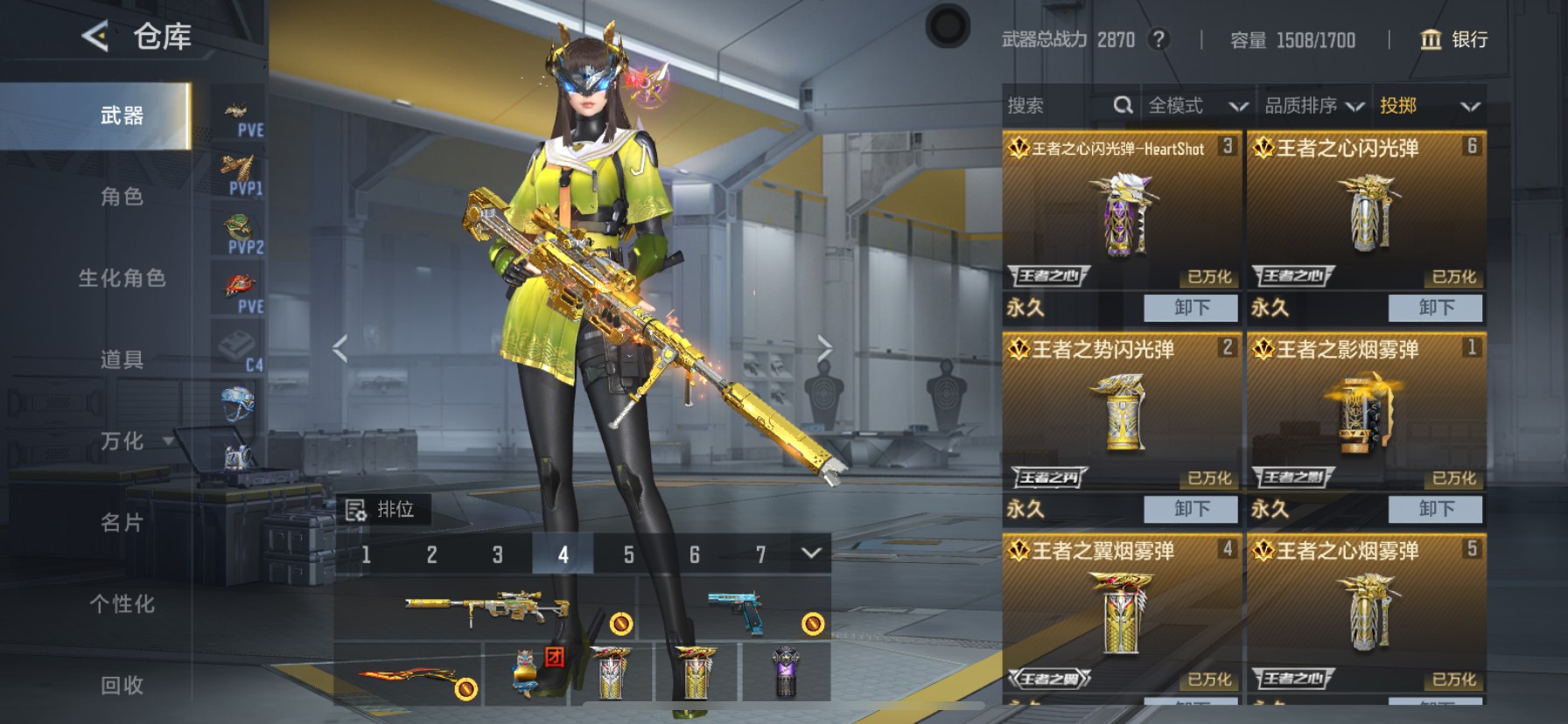Image resolution: width=1568 pixels, height=724 pixels.
Task: Open the 银行 bank
Action: [1453, 39]
